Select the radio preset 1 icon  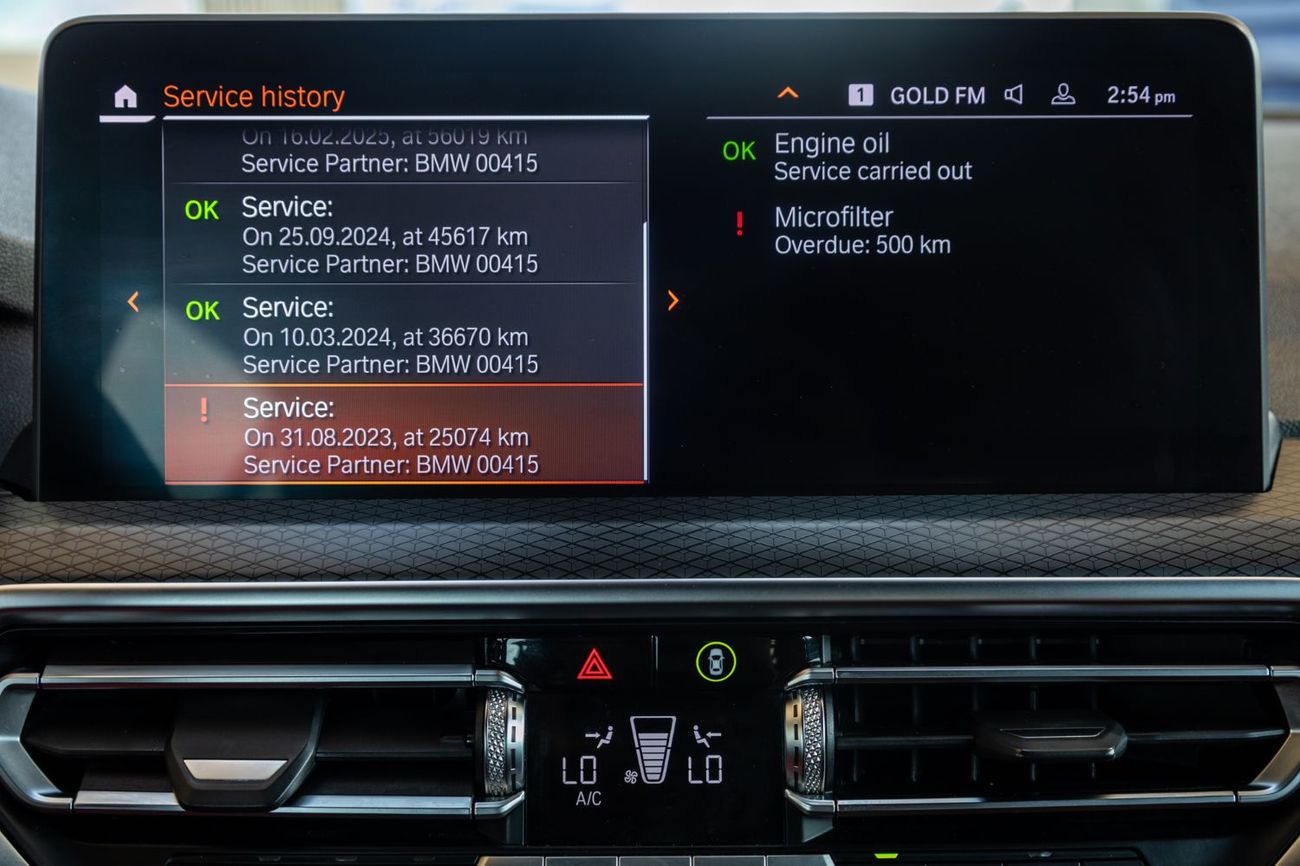[862, 95]
